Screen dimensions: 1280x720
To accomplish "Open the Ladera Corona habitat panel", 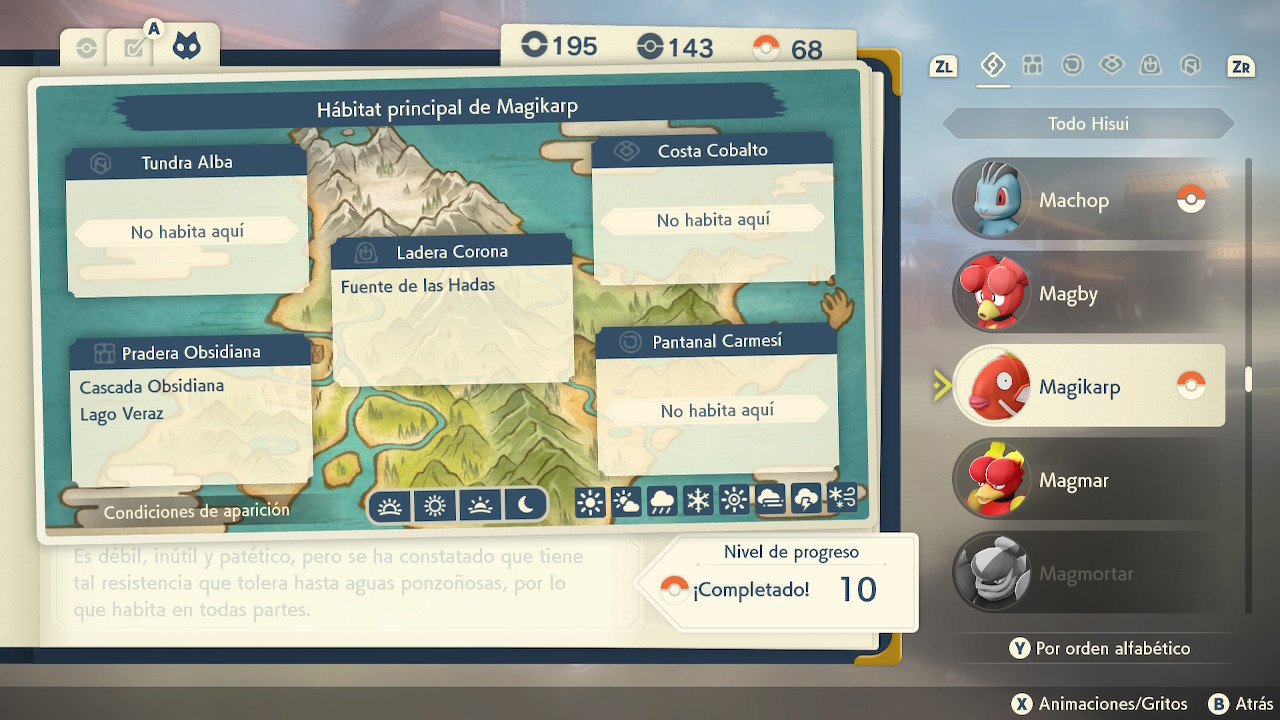I will point(452,310).
